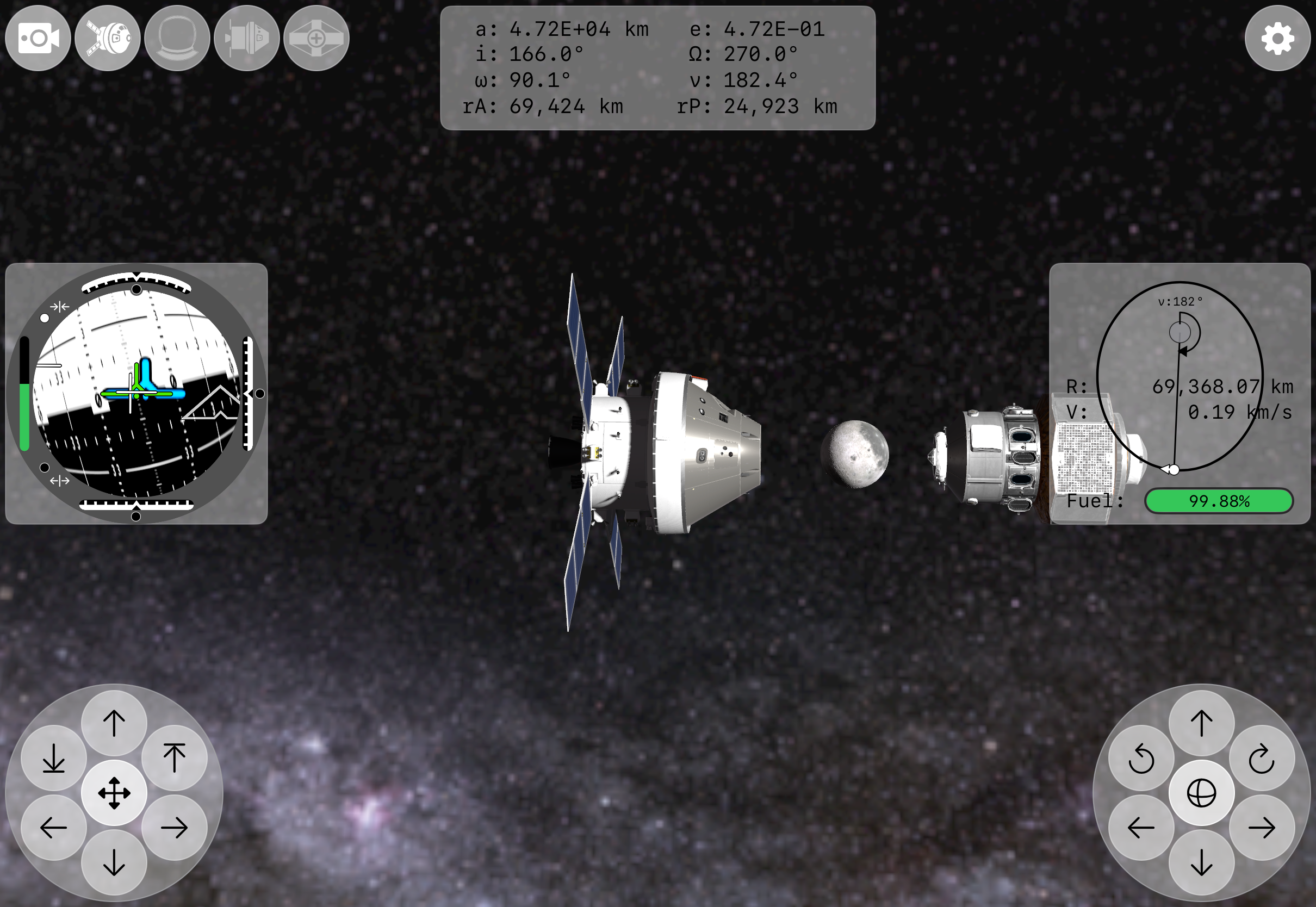Select the spacecraft with solar panels icon
This screenshot has width=1316, height=907.
click(x=107, y=39)
